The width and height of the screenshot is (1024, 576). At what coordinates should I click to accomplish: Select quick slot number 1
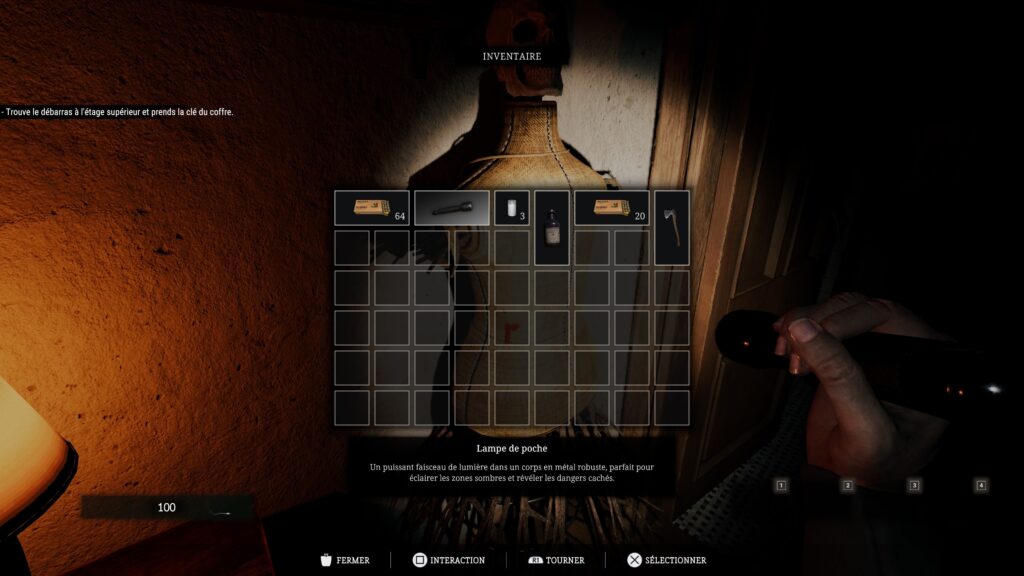pyautogui.click(x=782, y=486)
